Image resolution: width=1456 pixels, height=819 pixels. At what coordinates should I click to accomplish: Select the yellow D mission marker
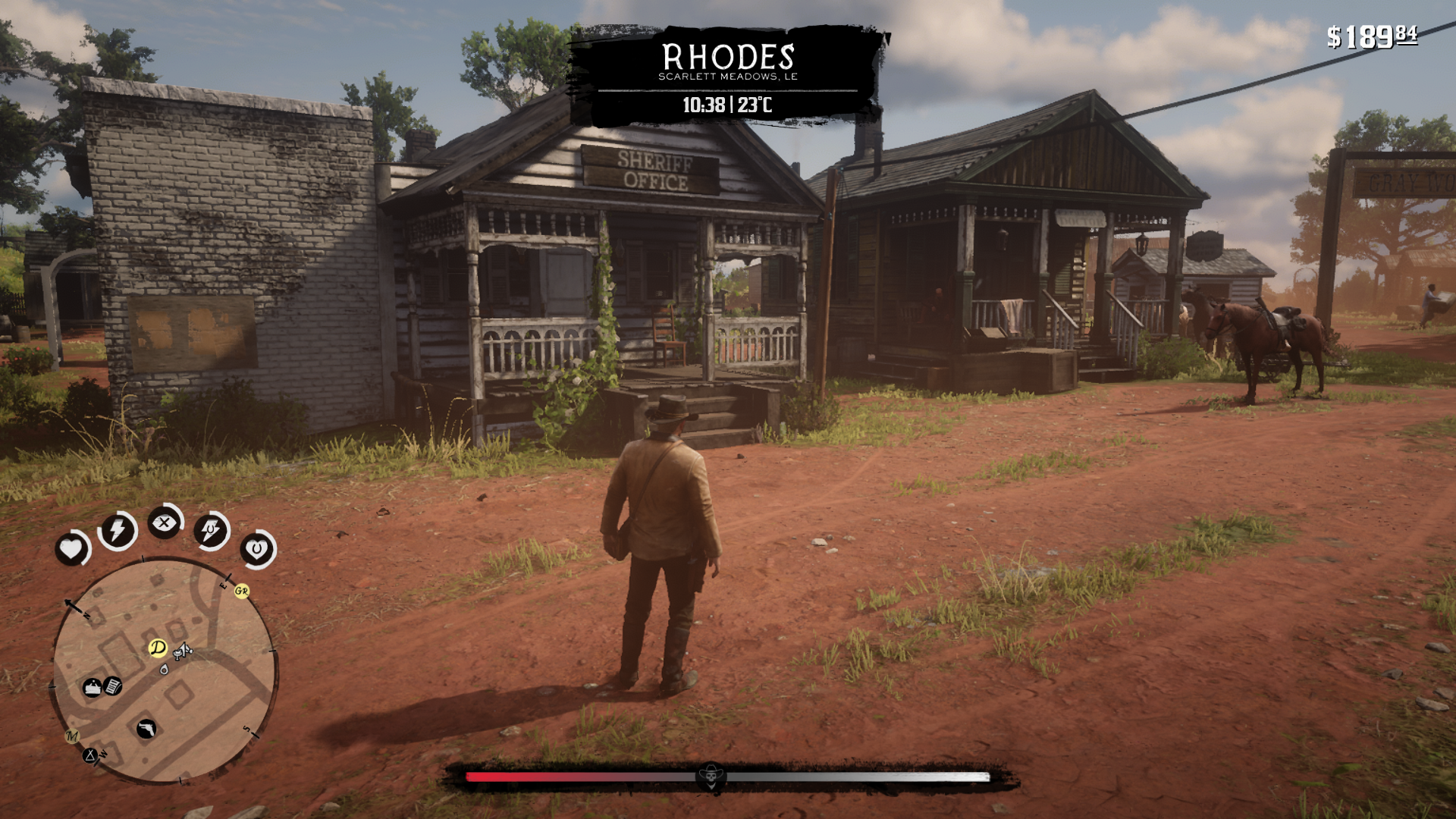coord(158,648)
